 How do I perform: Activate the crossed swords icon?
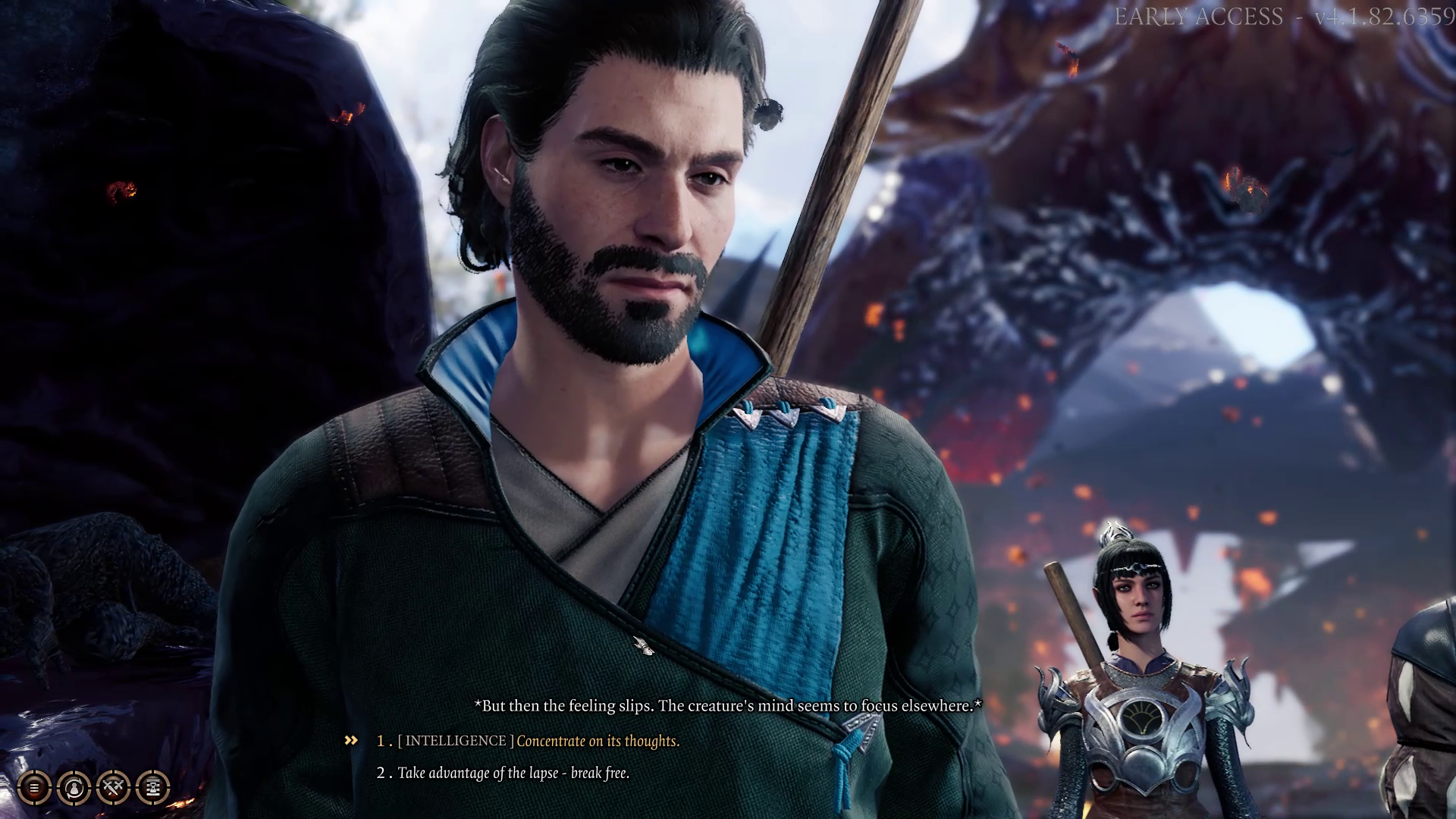113,788
